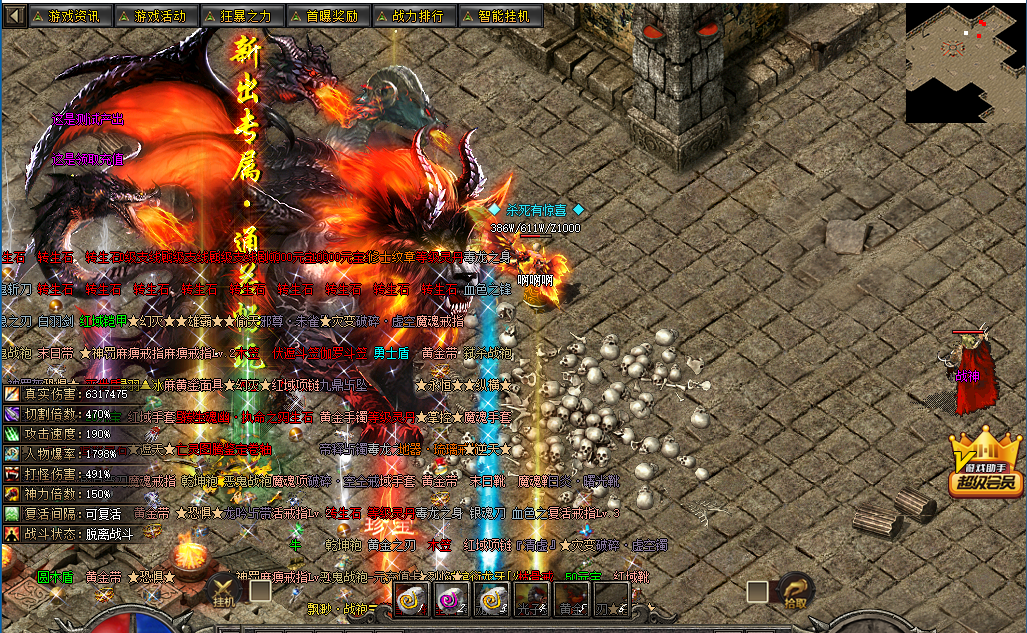Viewport: 1027px width, 633px height.
Task: Tick the checkbox beside the 挂机 button
Action: 260,591
